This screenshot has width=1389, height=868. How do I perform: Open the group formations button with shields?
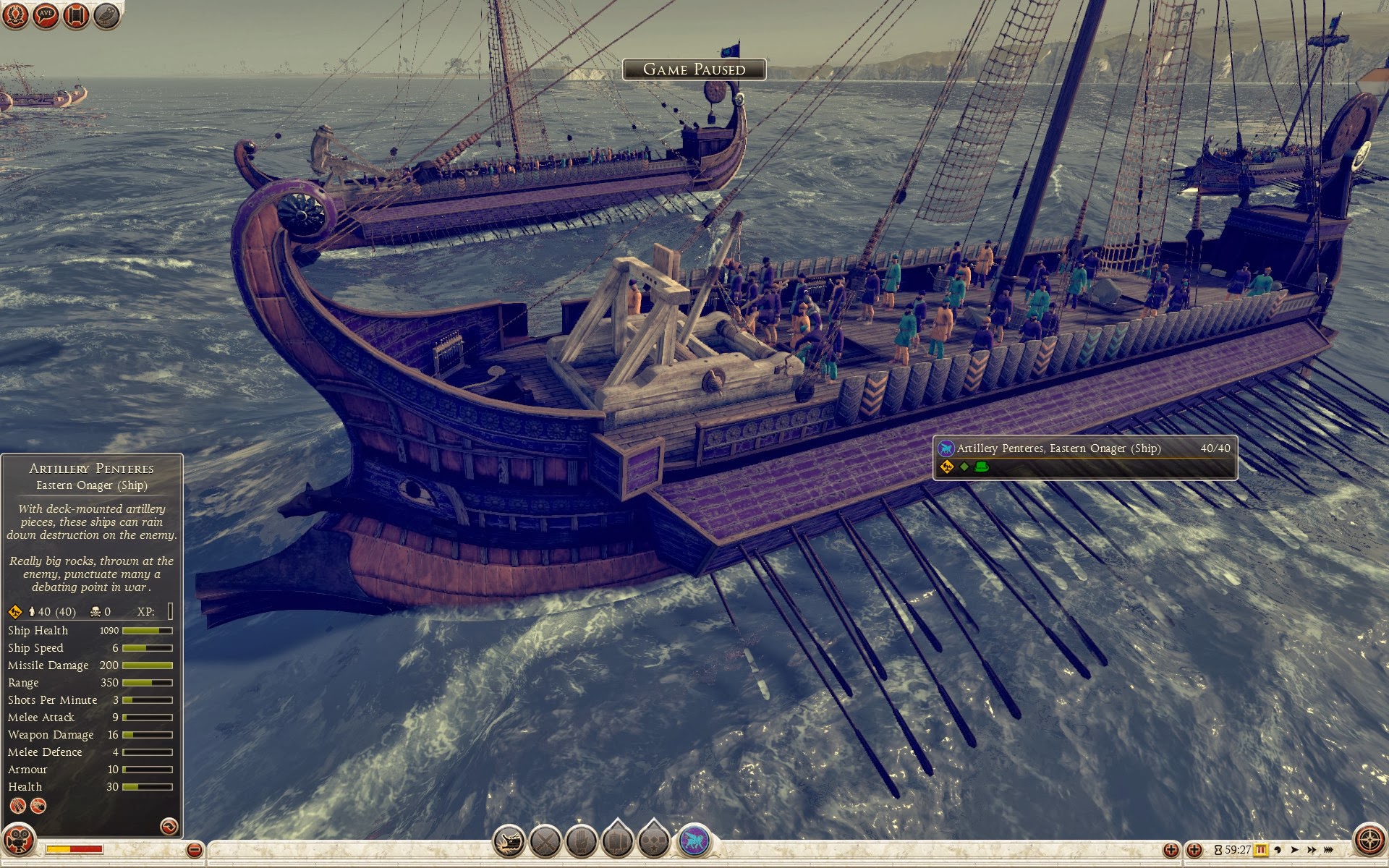pyautogui.click(x=617, y=841)
